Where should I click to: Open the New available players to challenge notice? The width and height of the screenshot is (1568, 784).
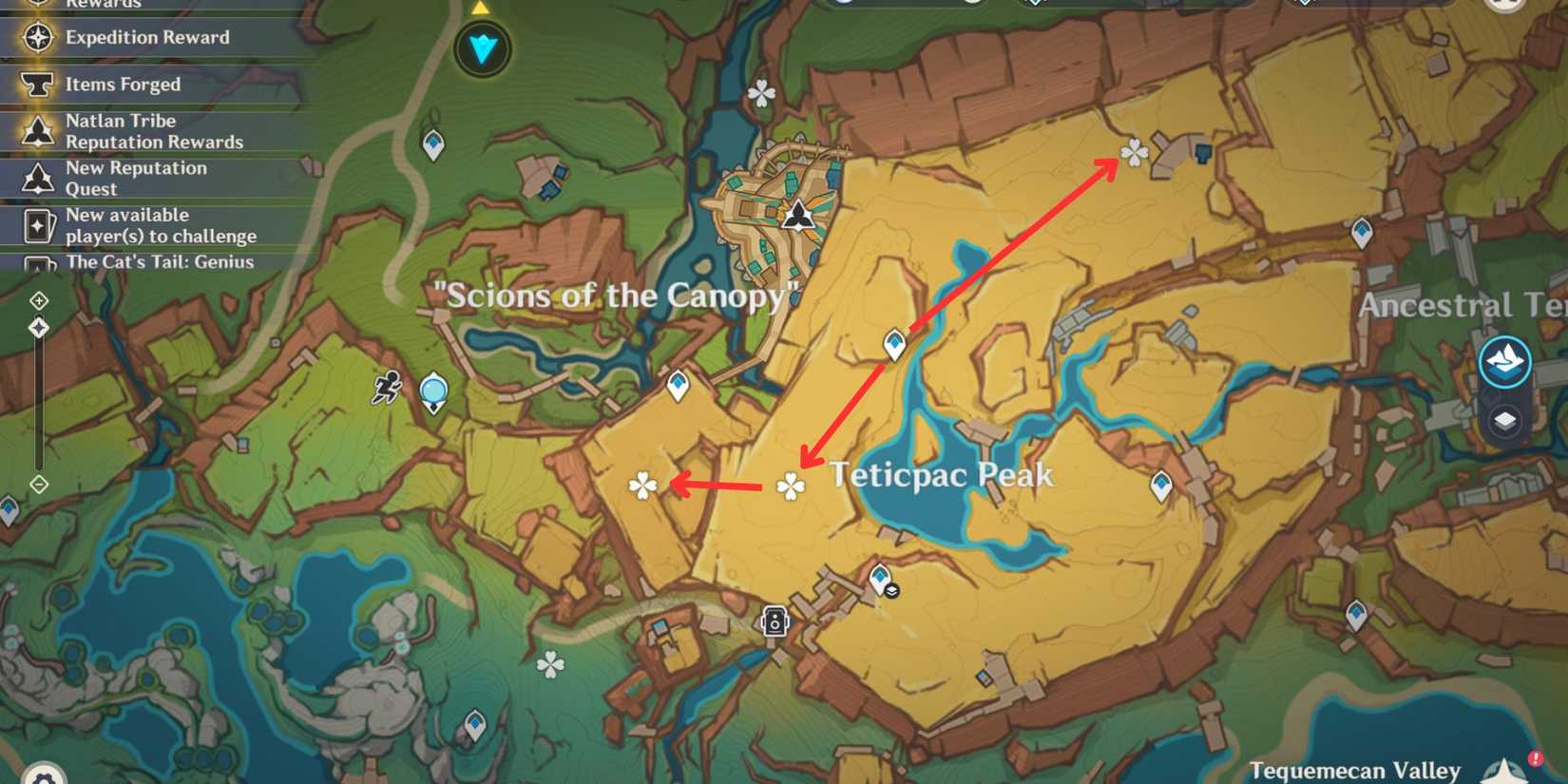160,224
